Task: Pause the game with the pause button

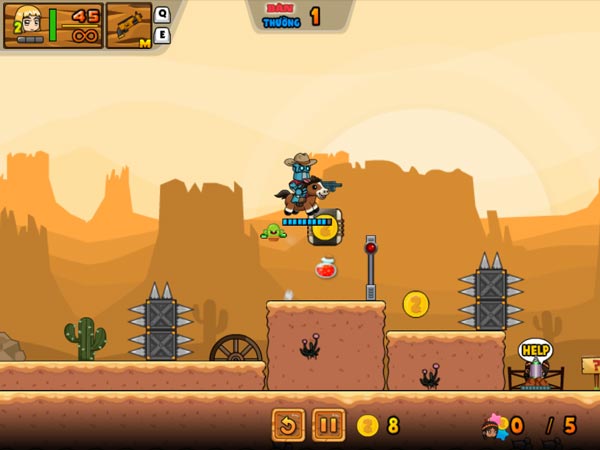Action: point(328,425)
